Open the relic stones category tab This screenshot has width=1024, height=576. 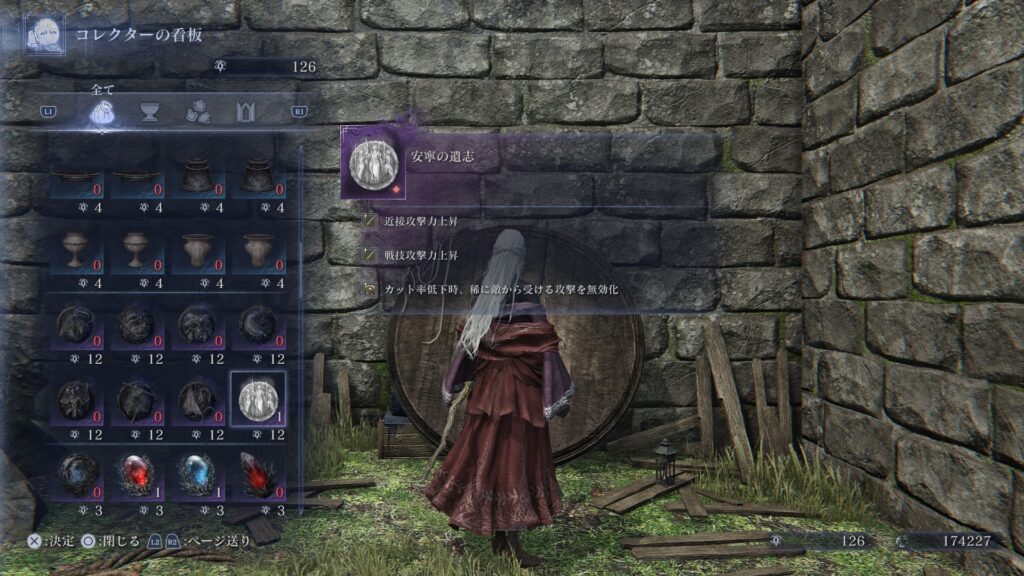197,112
